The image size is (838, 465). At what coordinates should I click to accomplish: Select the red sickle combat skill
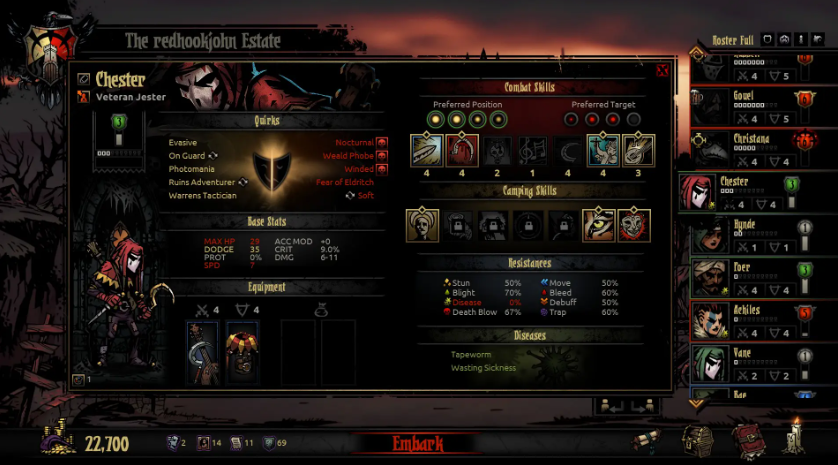coord(462,150)
